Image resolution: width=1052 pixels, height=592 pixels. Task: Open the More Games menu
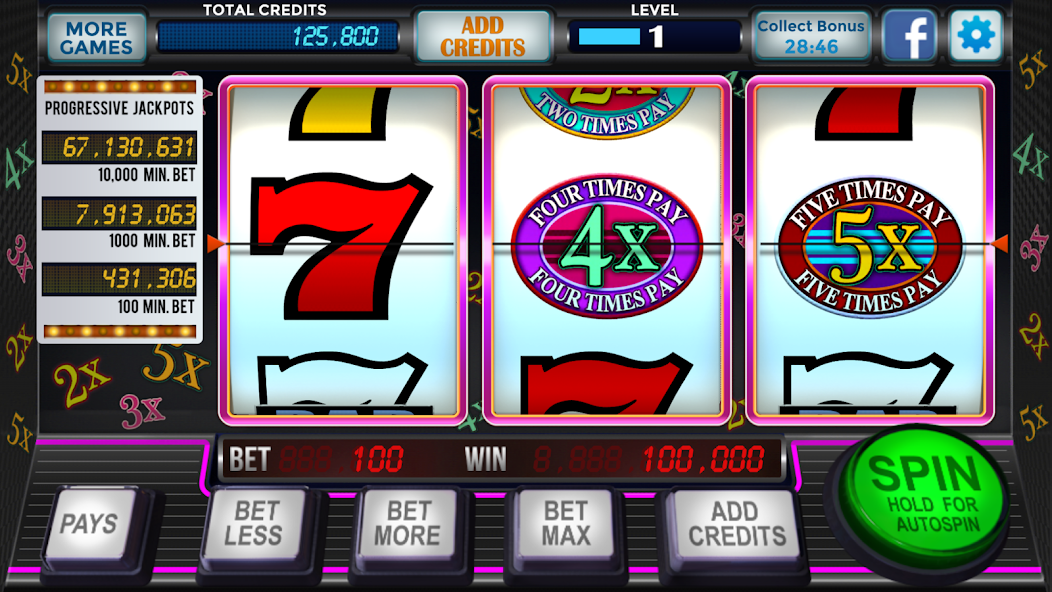[96, 37]
